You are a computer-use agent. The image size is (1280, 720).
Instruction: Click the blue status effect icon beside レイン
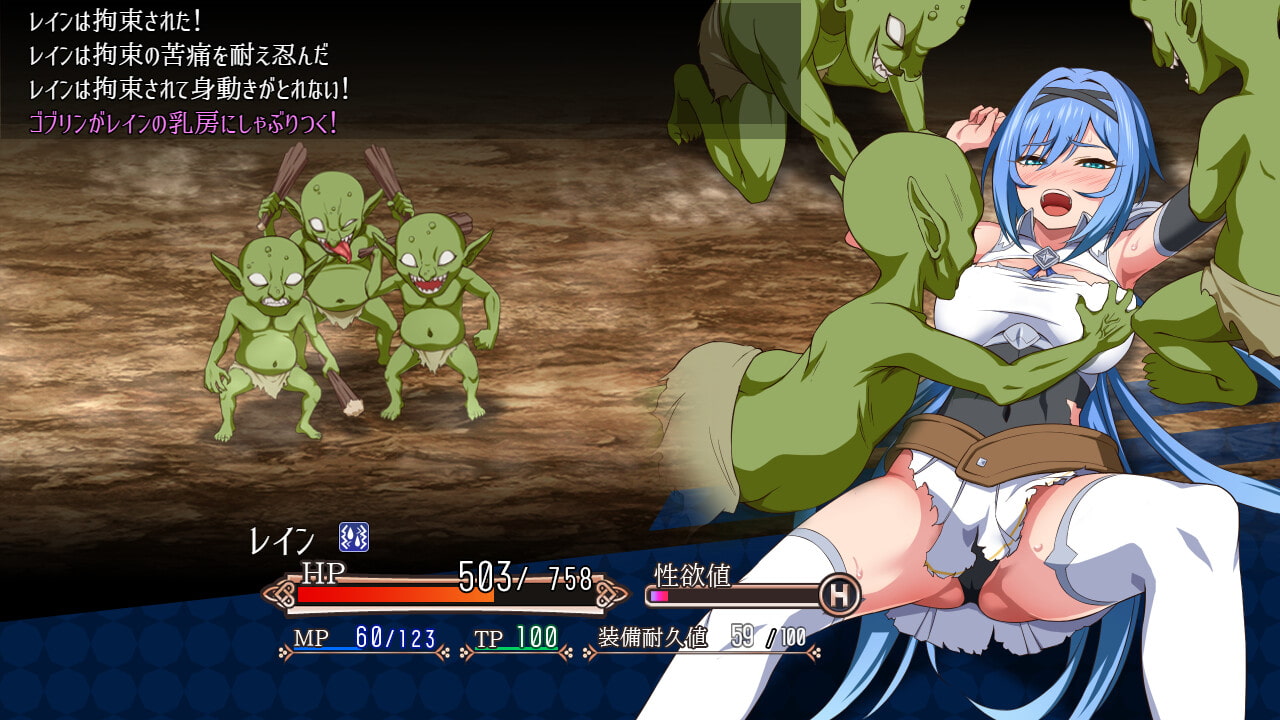pyautogui.click(x=354, y=537)
